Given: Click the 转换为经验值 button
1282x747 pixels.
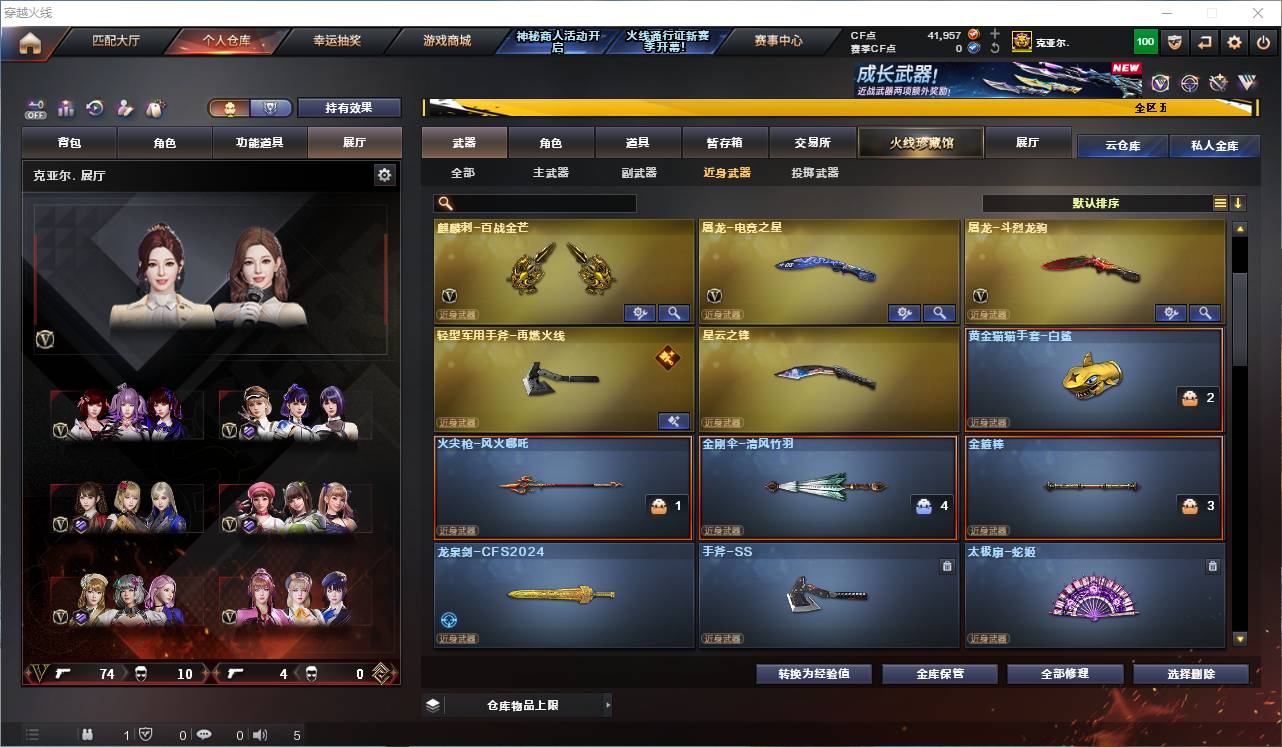Looking at the screenshot, I should 812,673.
